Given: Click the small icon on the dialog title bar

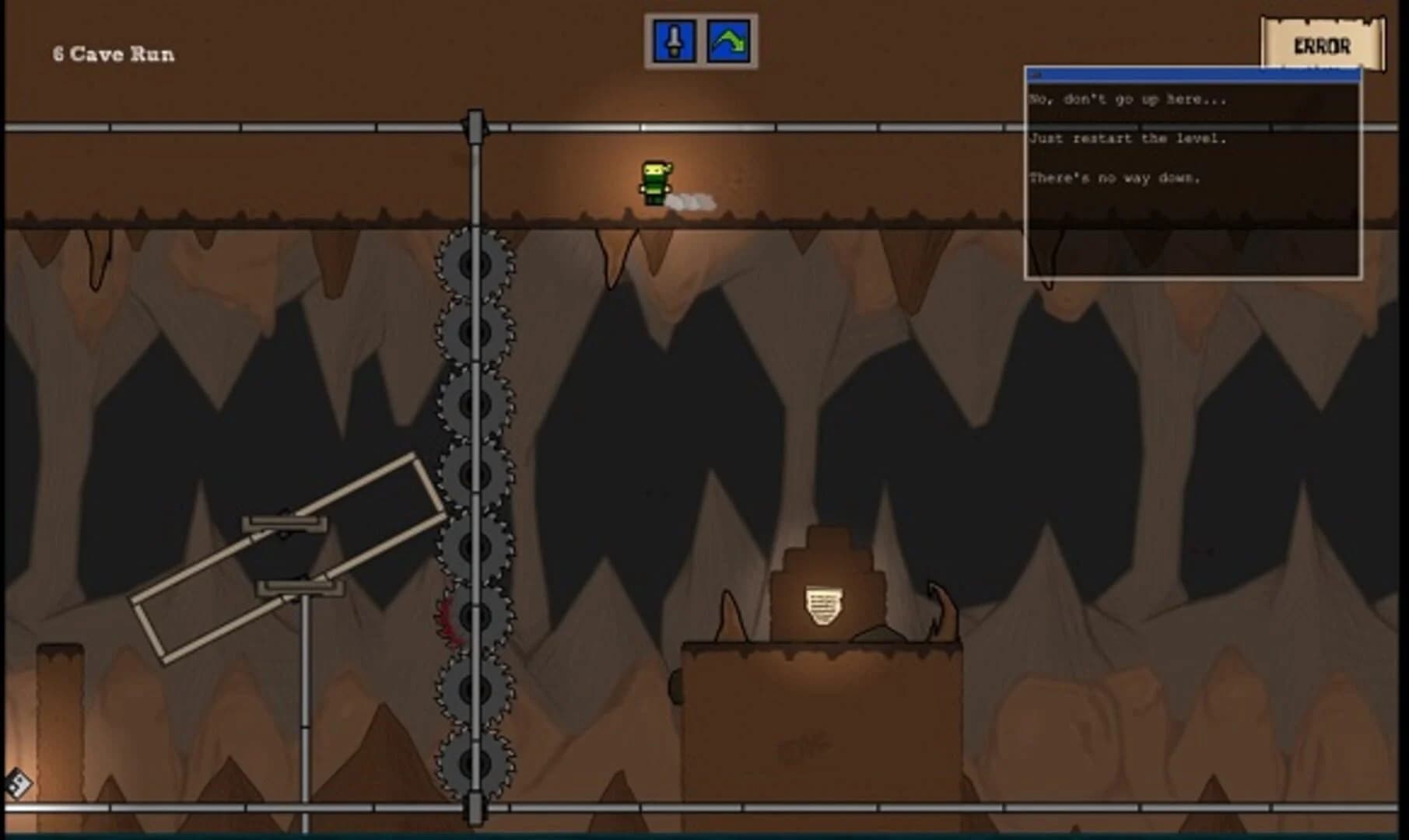Looking at the screenshot, I should click(x=1035, y=74).
